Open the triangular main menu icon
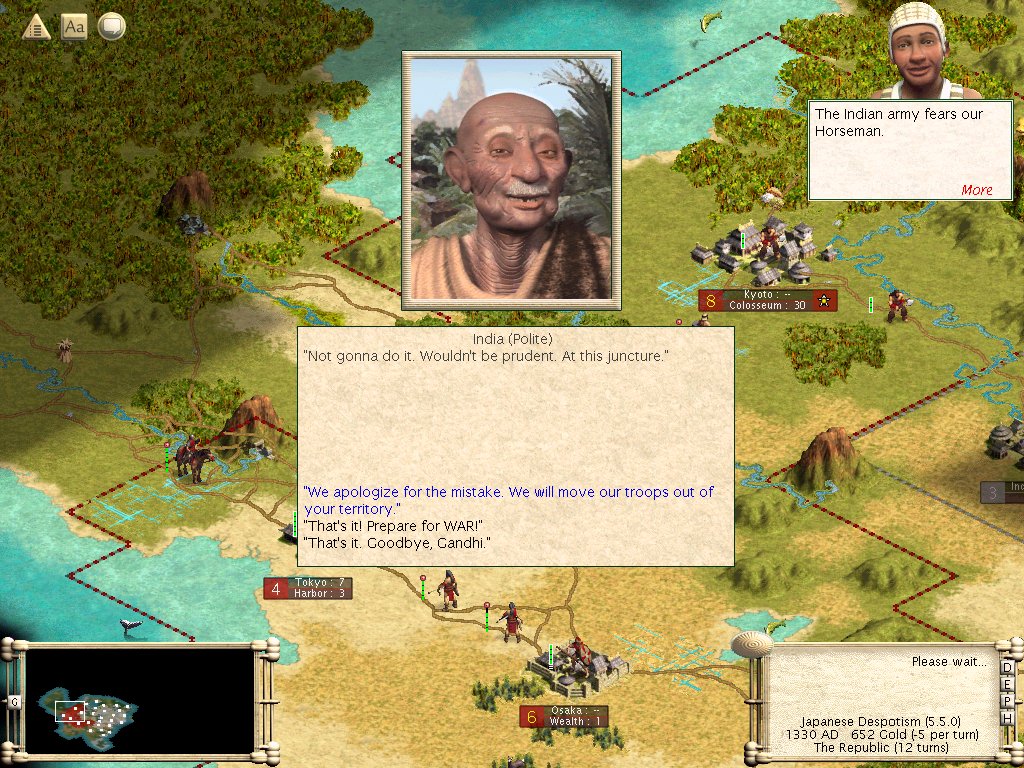This screenshot has height=768, width=1024. pos(37,27)
